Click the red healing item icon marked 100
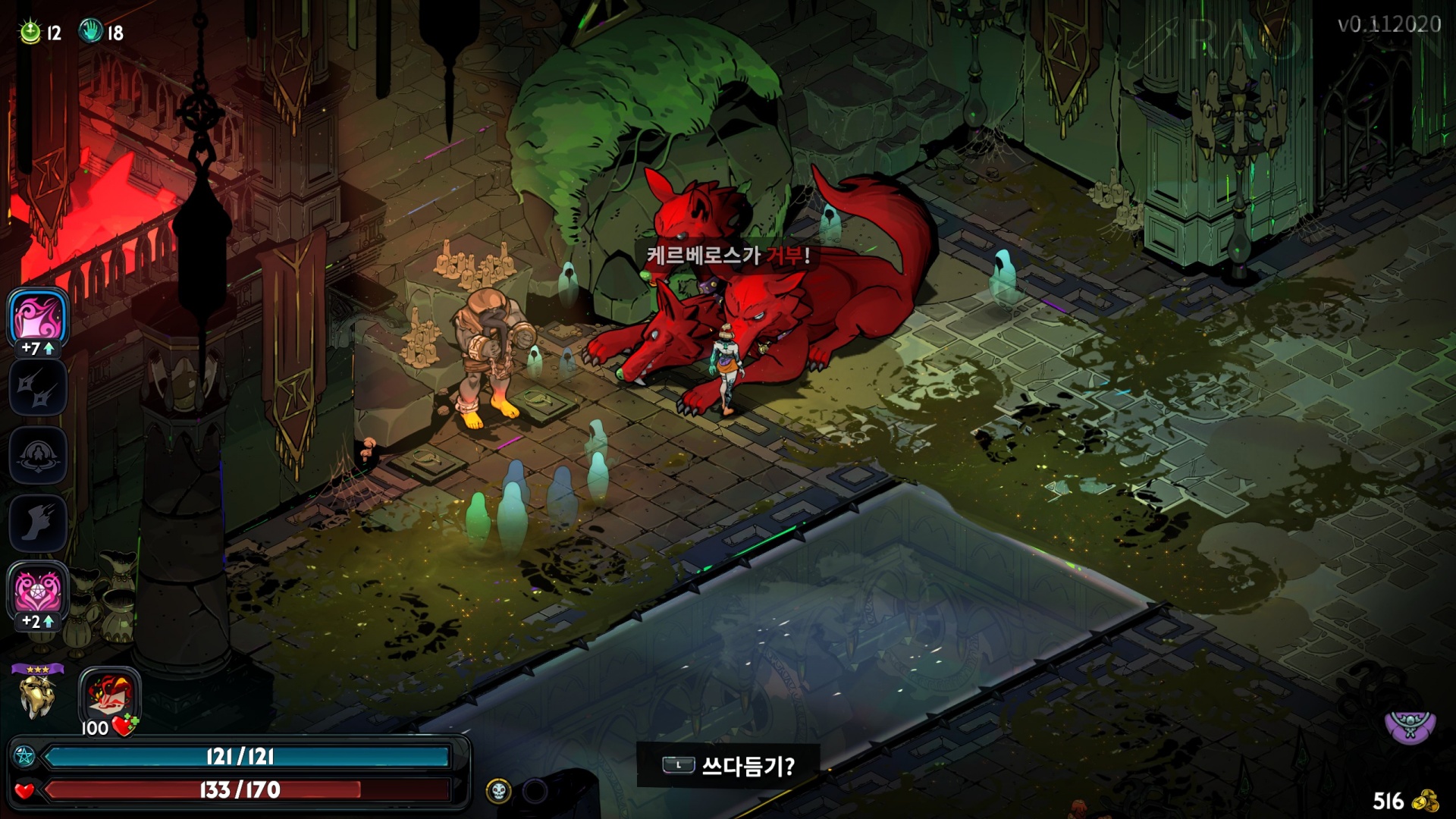The image size is (1456, 819). click(110, 695)
